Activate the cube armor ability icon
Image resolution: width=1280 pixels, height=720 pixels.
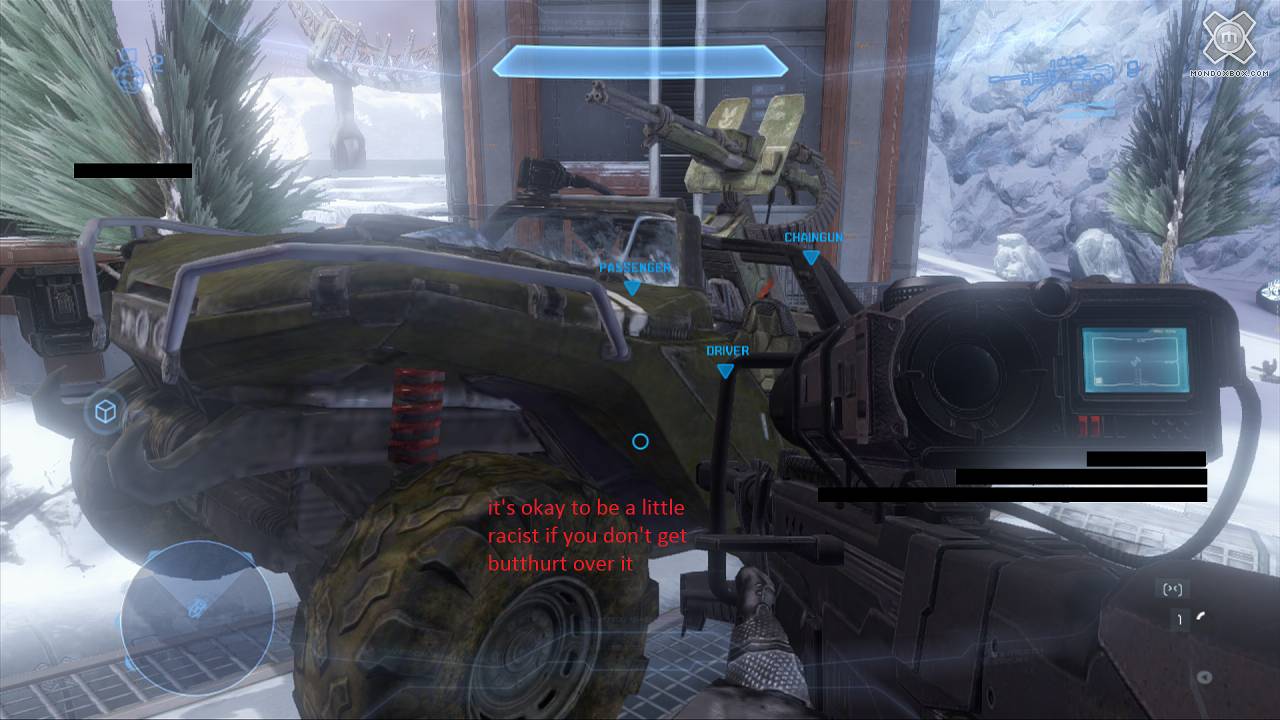tap(104, 412)
